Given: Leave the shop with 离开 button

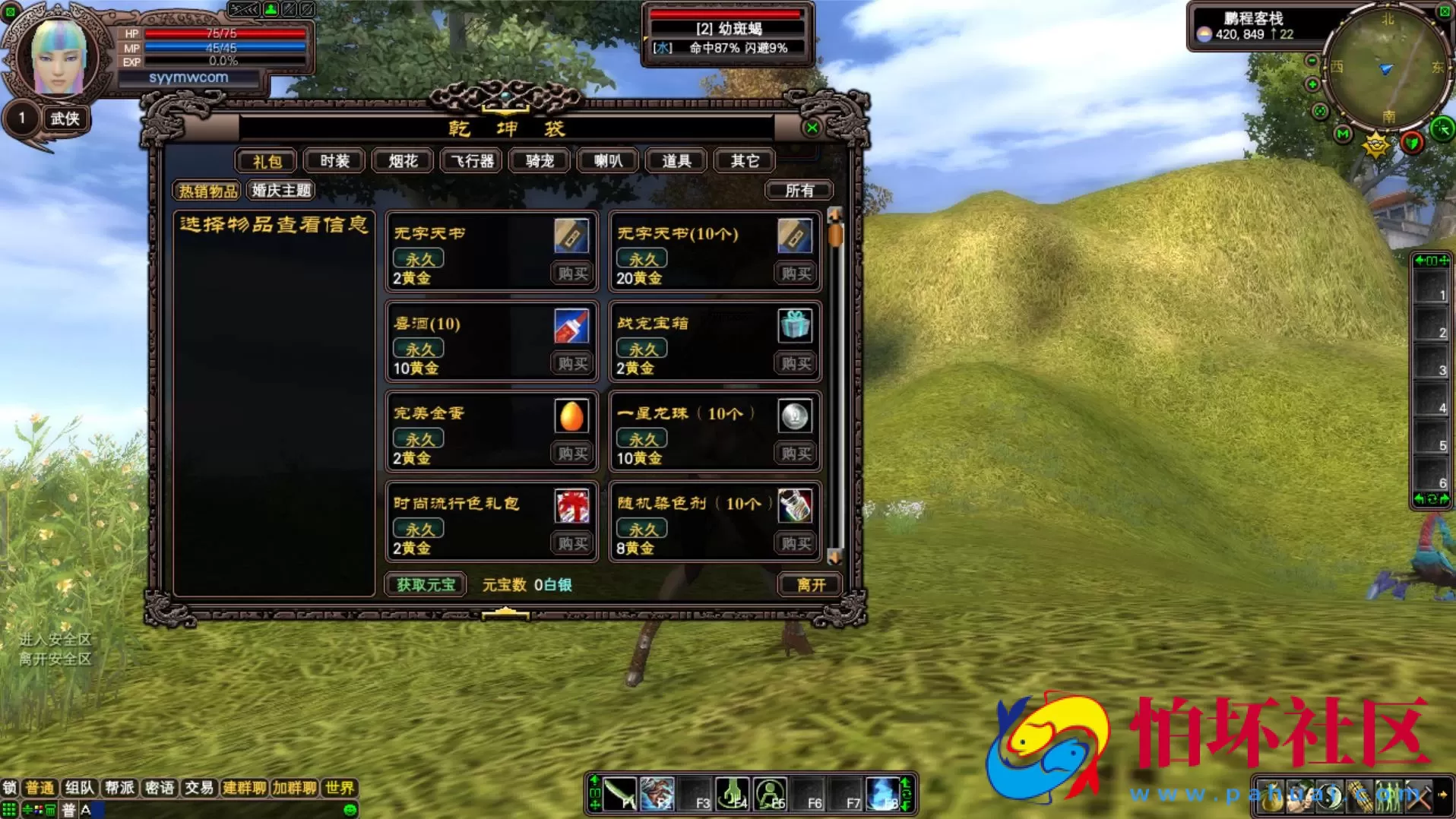Looking at the screenshot, I should pos(811,584).
